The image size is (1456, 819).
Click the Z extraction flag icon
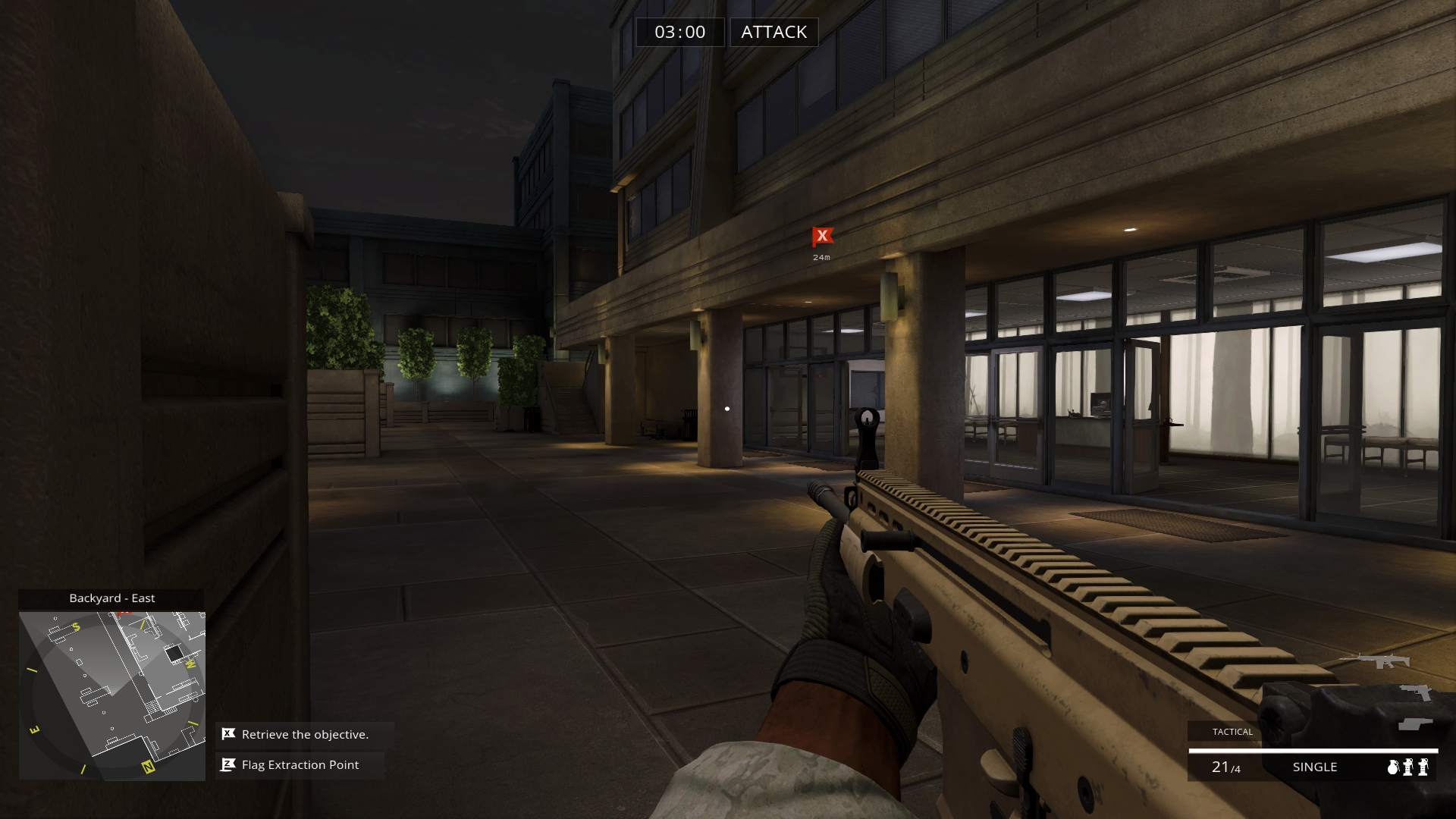click(x=227, y=763)
